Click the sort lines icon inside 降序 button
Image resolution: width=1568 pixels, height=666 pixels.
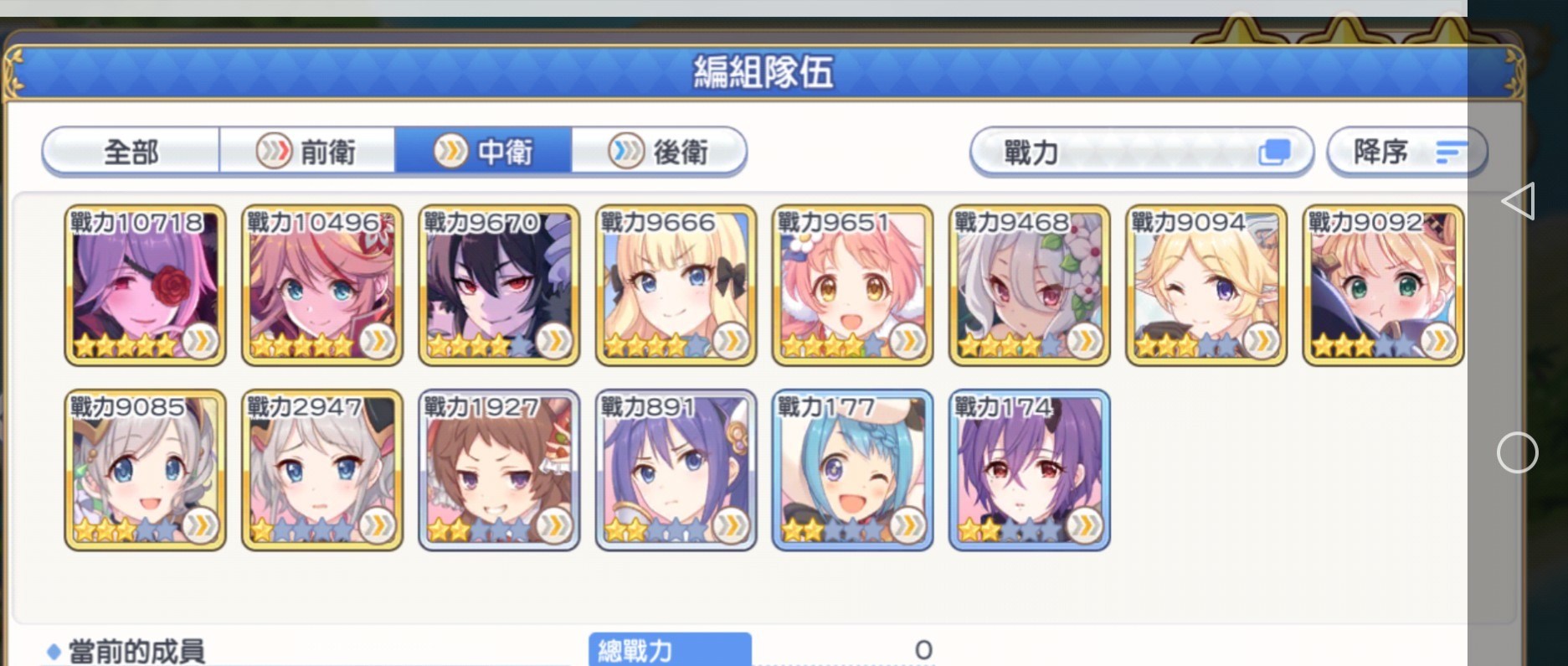click(x=1451, y=151)
